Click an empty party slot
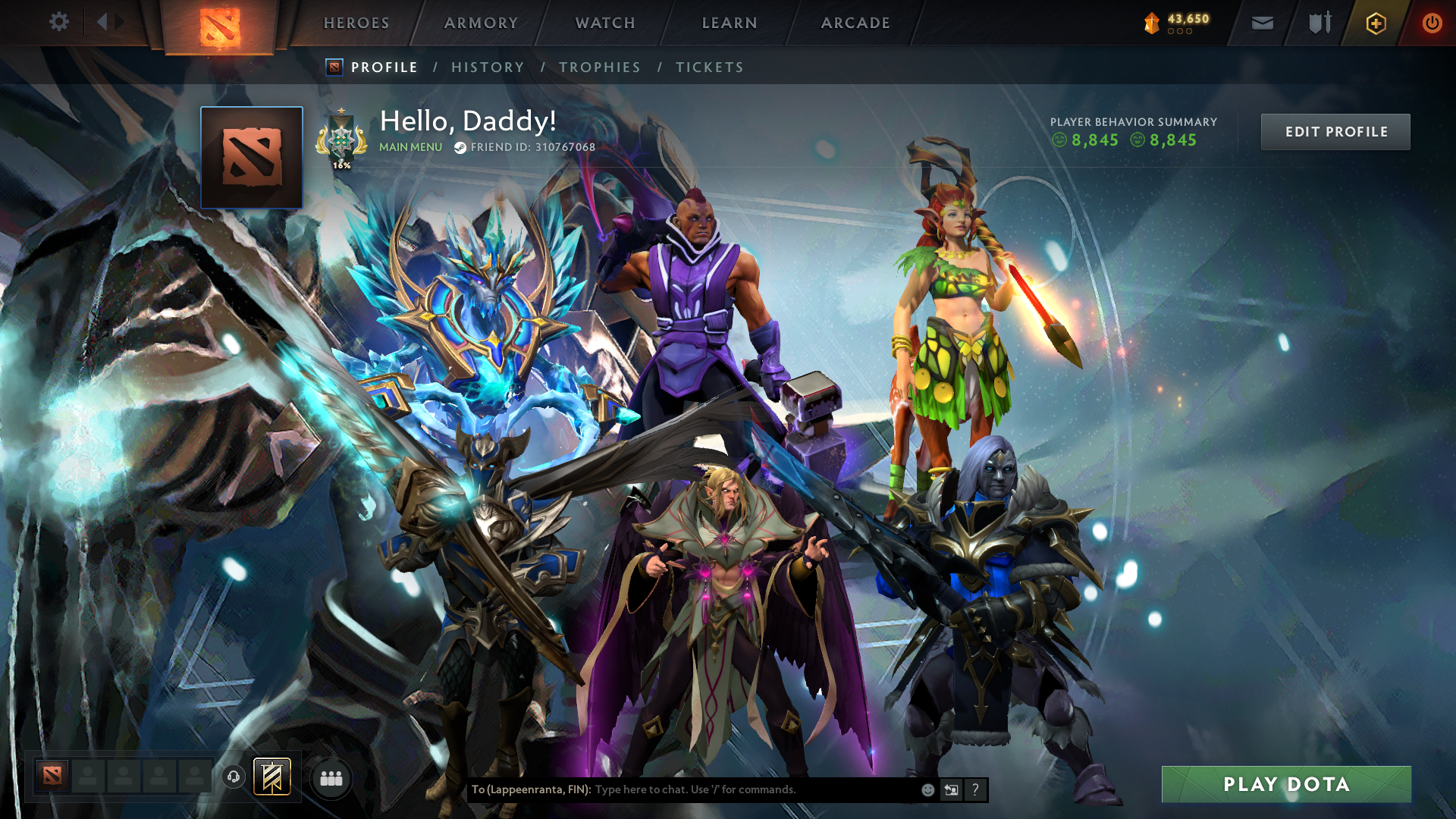Screen dimensions: 1456x819 [87, 777]
